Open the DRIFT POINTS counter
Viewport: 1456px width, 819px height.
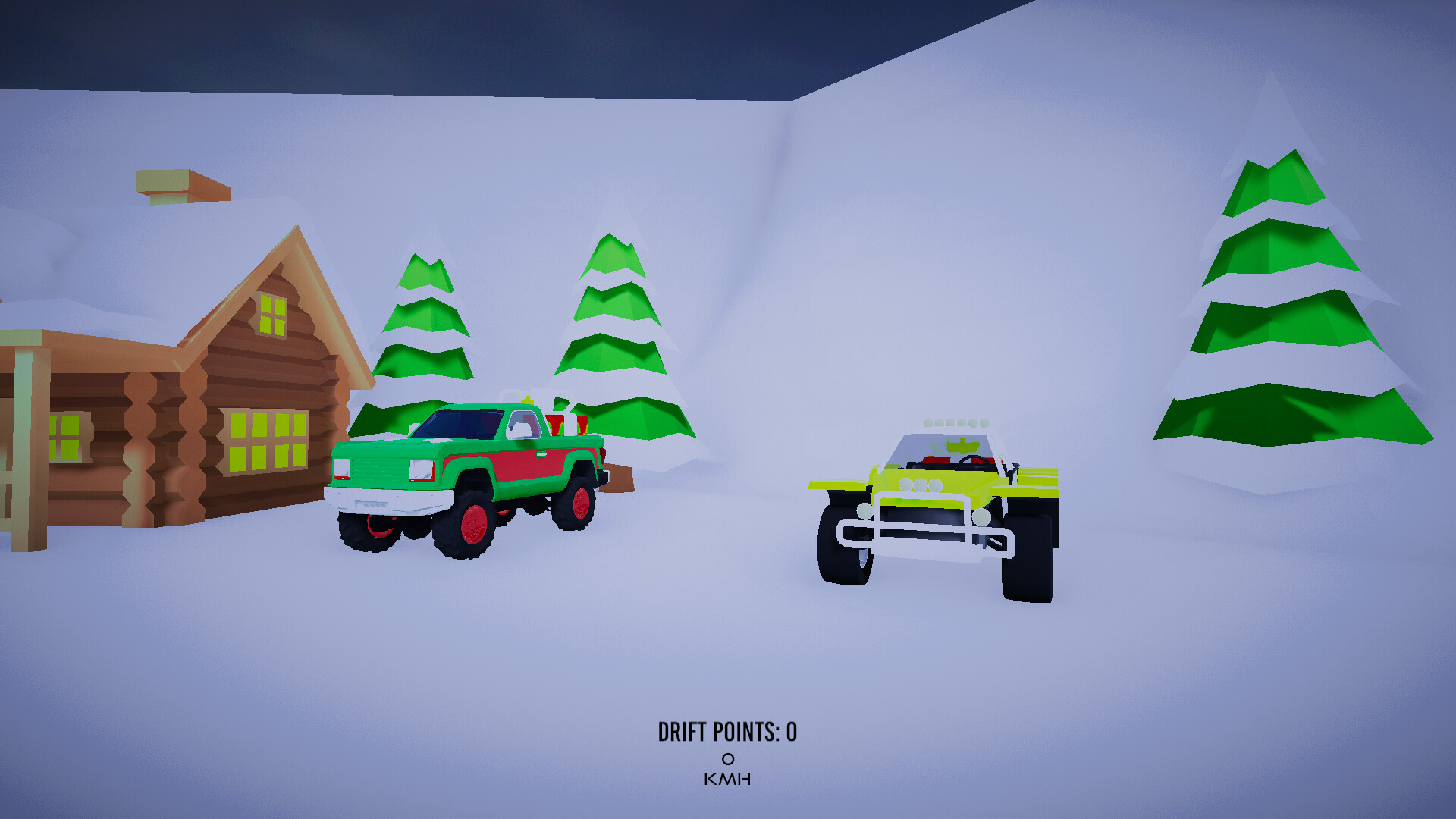coord(726,730)
